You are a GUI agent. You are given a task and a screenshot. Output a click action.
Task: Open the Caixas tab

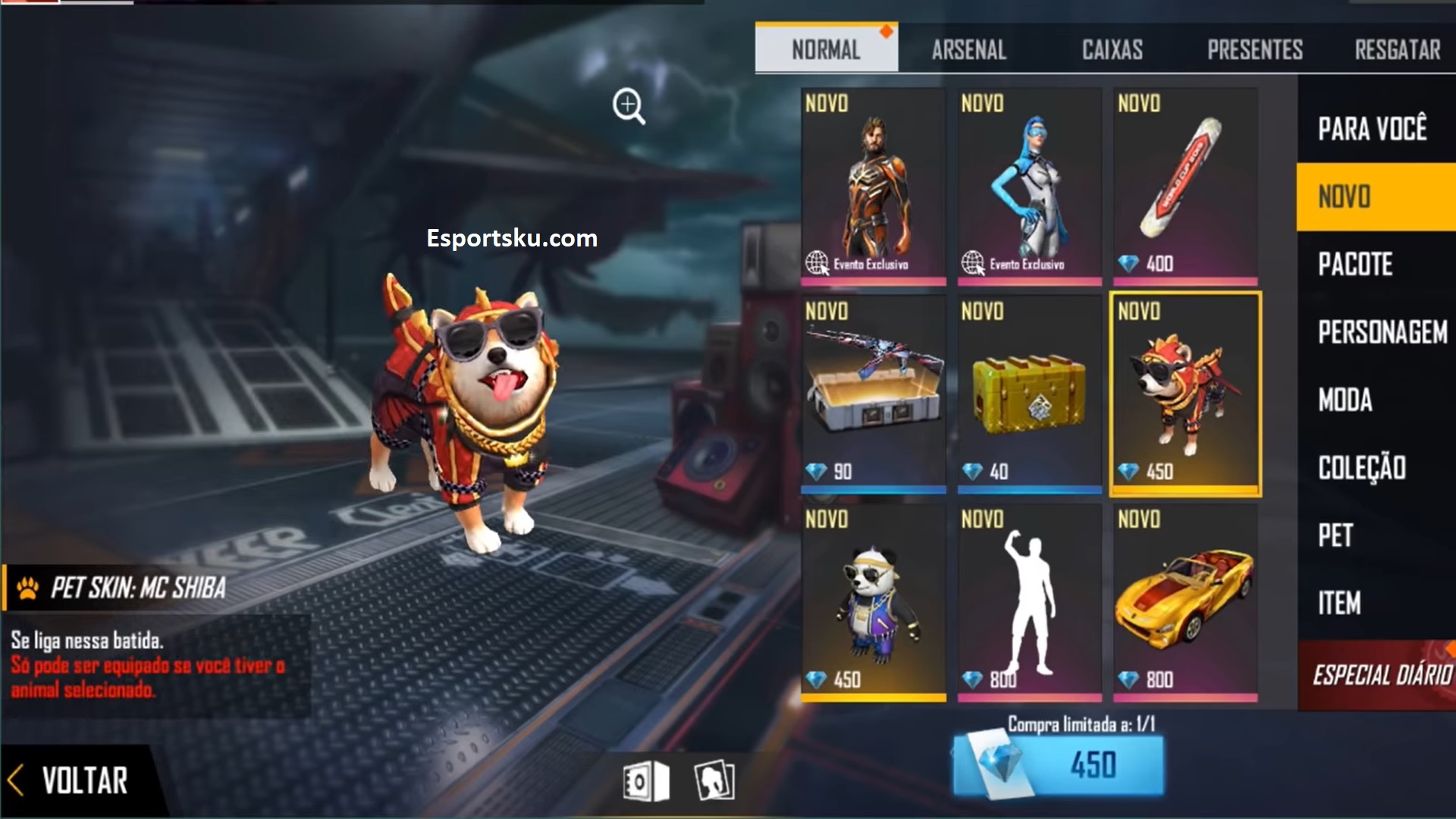click(1112, 50)
